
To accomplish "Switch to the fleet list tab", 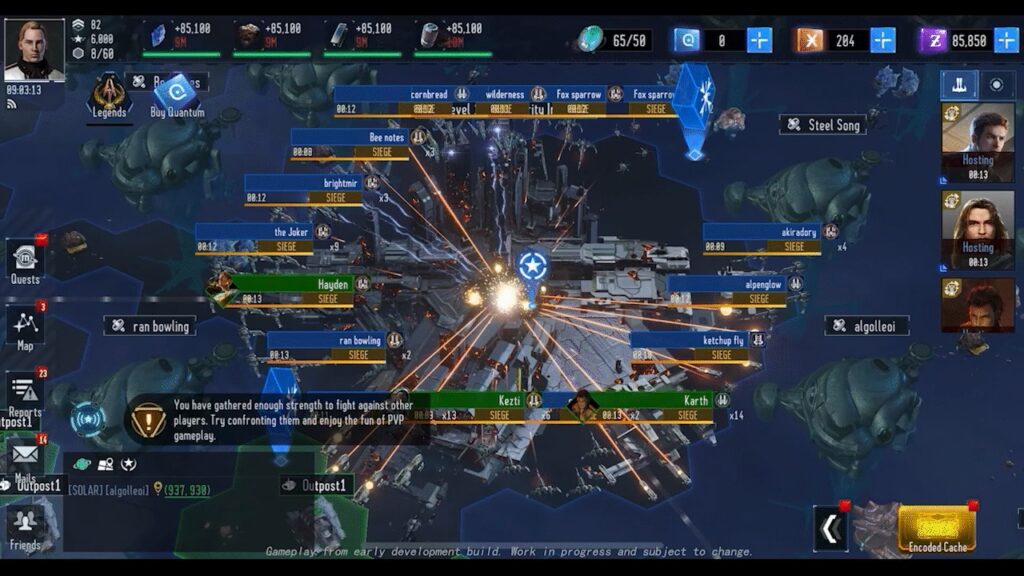I will pyautogui.click(x=959, y=85).
